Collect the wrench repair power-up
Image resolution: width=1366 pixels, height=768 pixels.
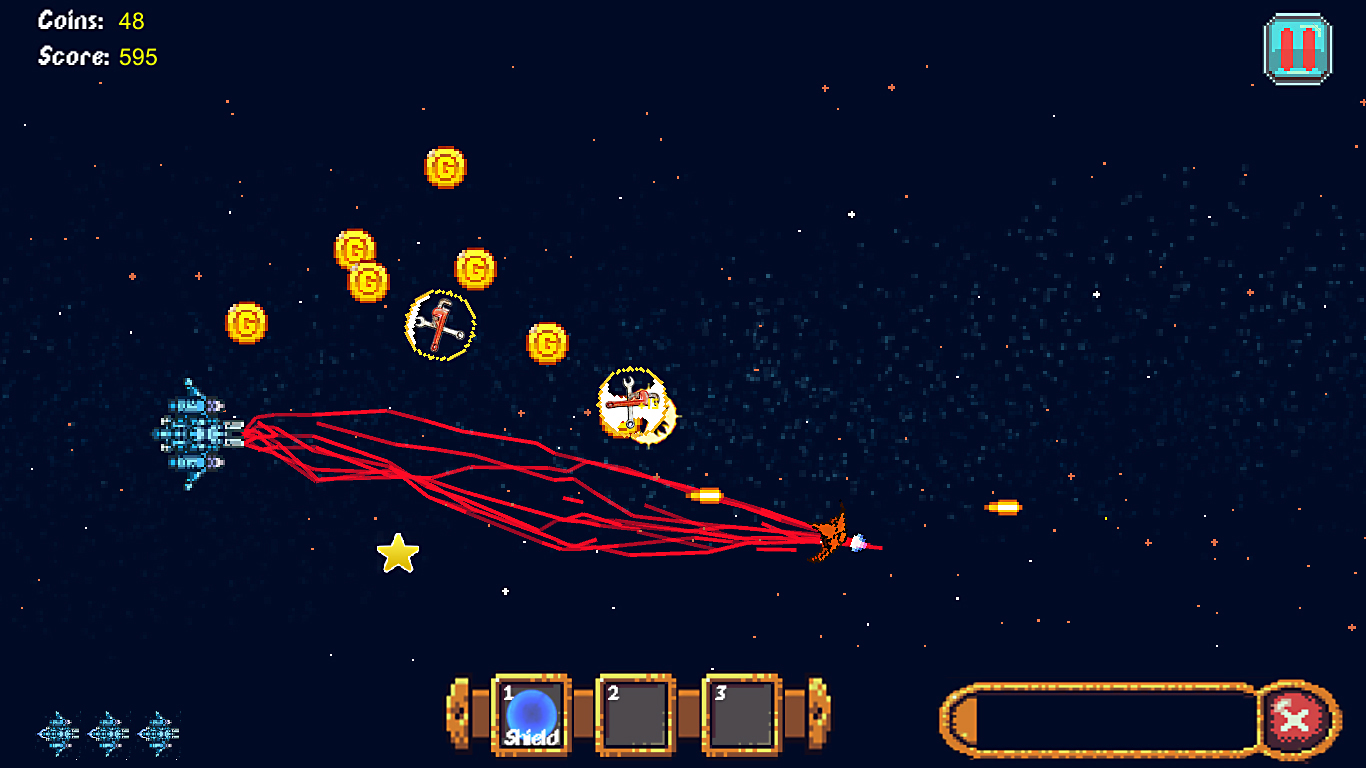[440, 325]
